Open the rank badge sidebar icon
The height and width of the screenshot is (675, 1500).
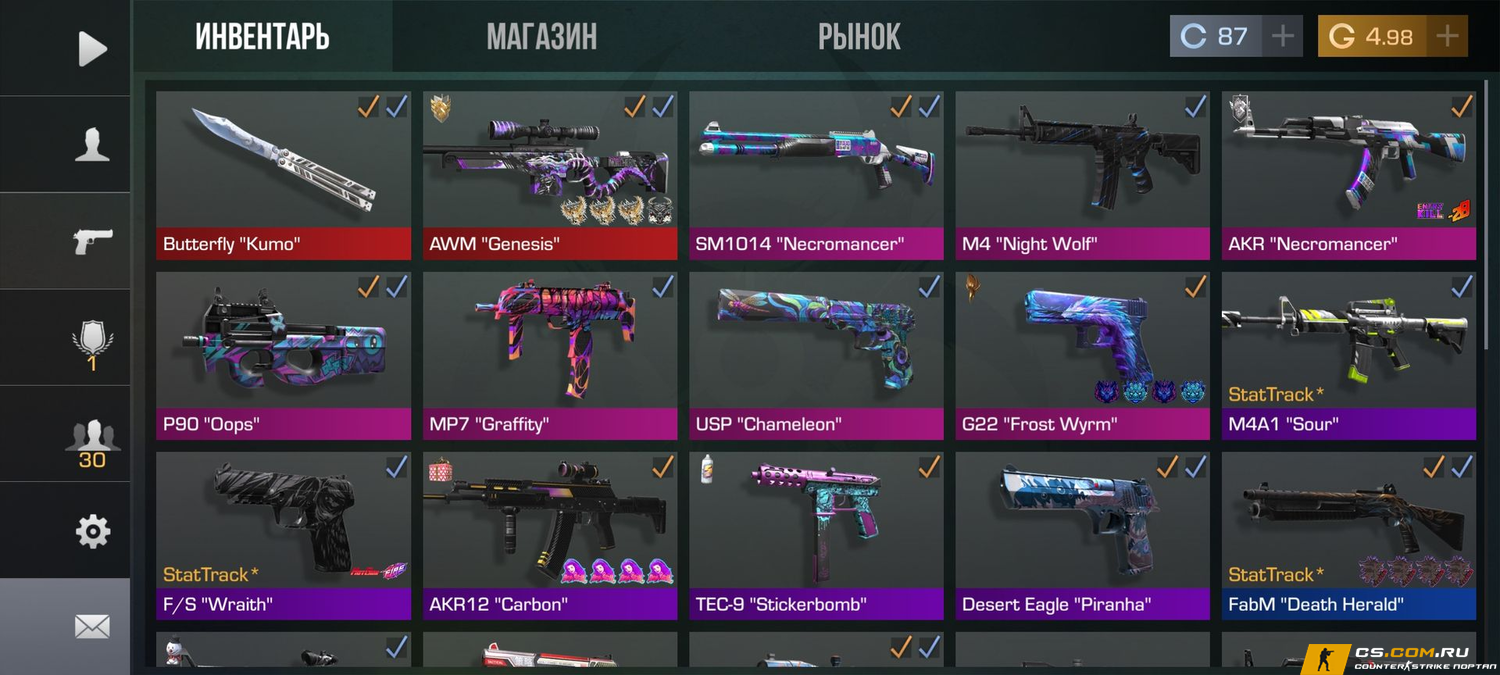pos(92,340)
